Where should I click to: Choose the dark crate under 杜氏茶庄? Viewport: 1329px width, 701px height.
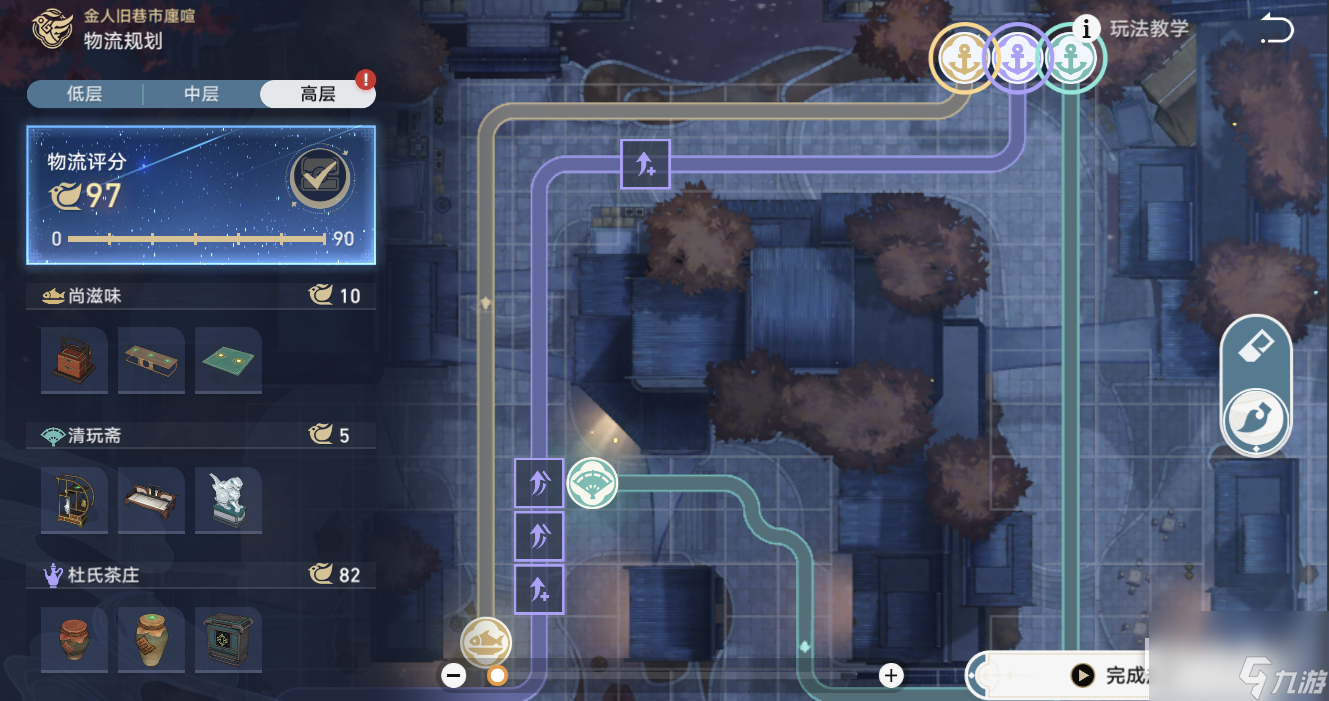pos(228,640)
